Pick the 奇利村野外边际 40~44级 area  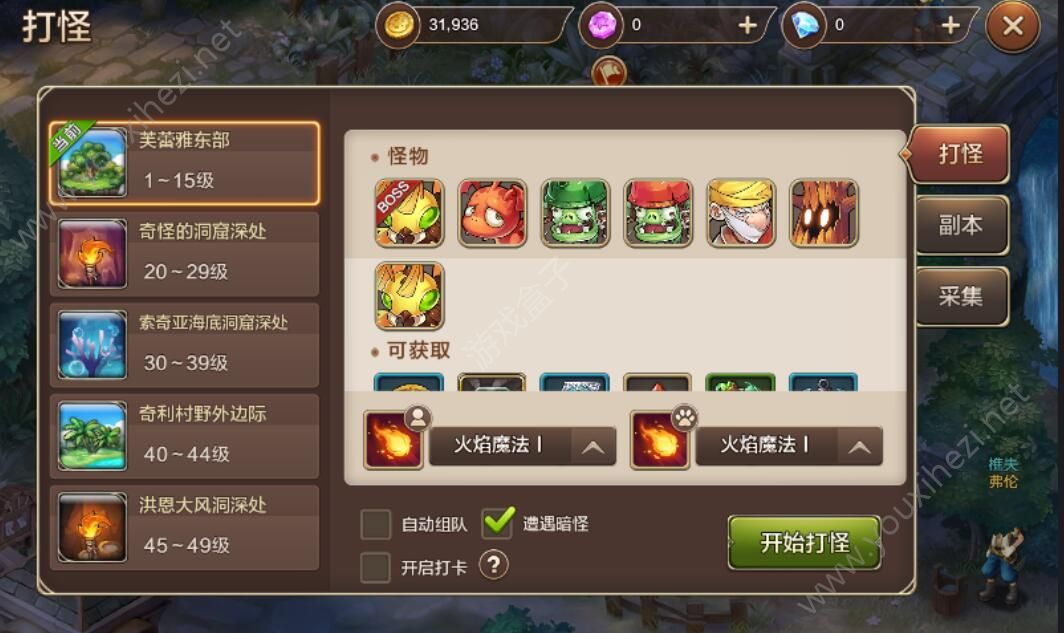tap(185, 435)
